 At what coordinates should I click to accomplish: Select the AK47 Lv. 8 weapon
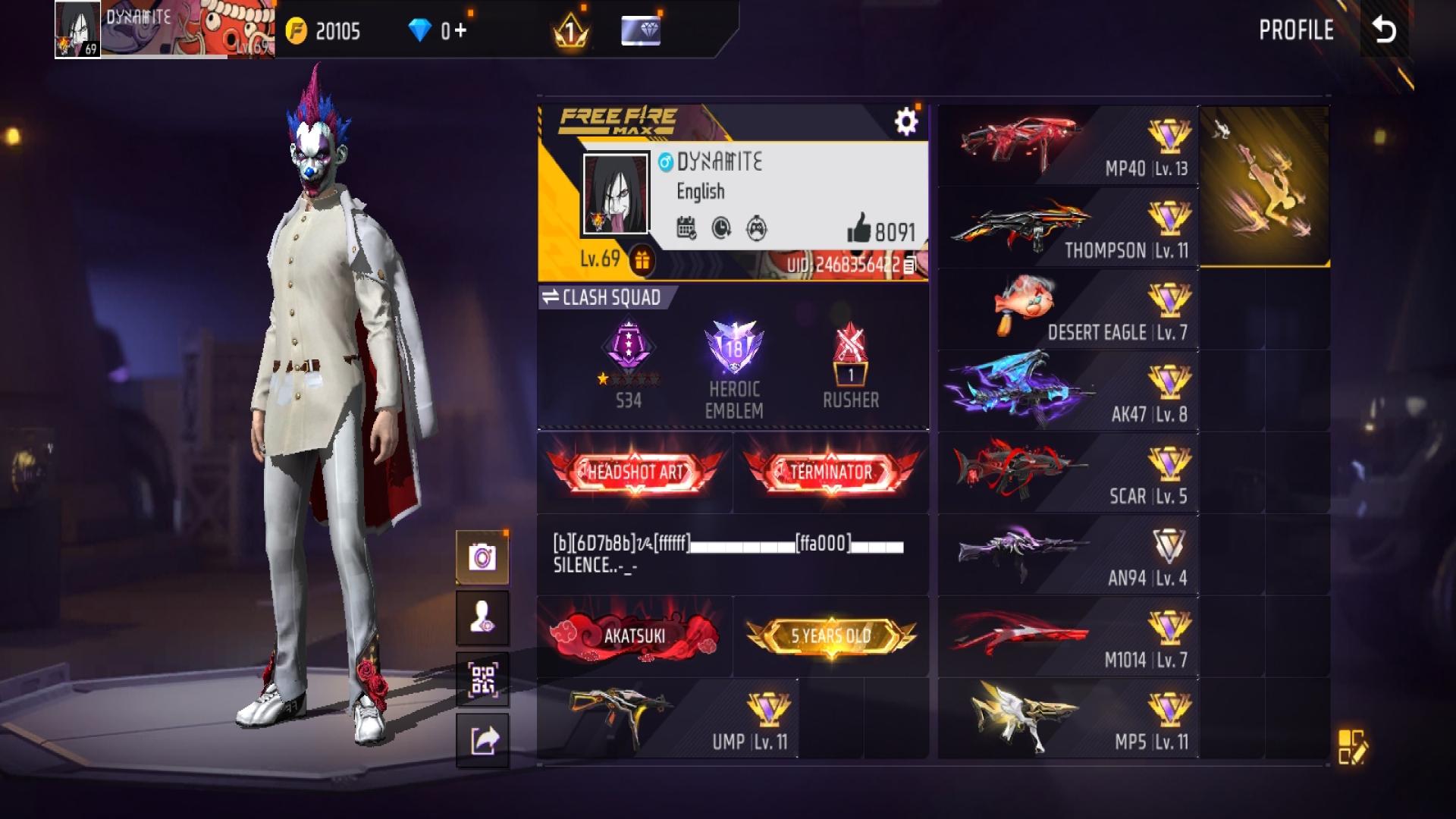coord(1068,392)
